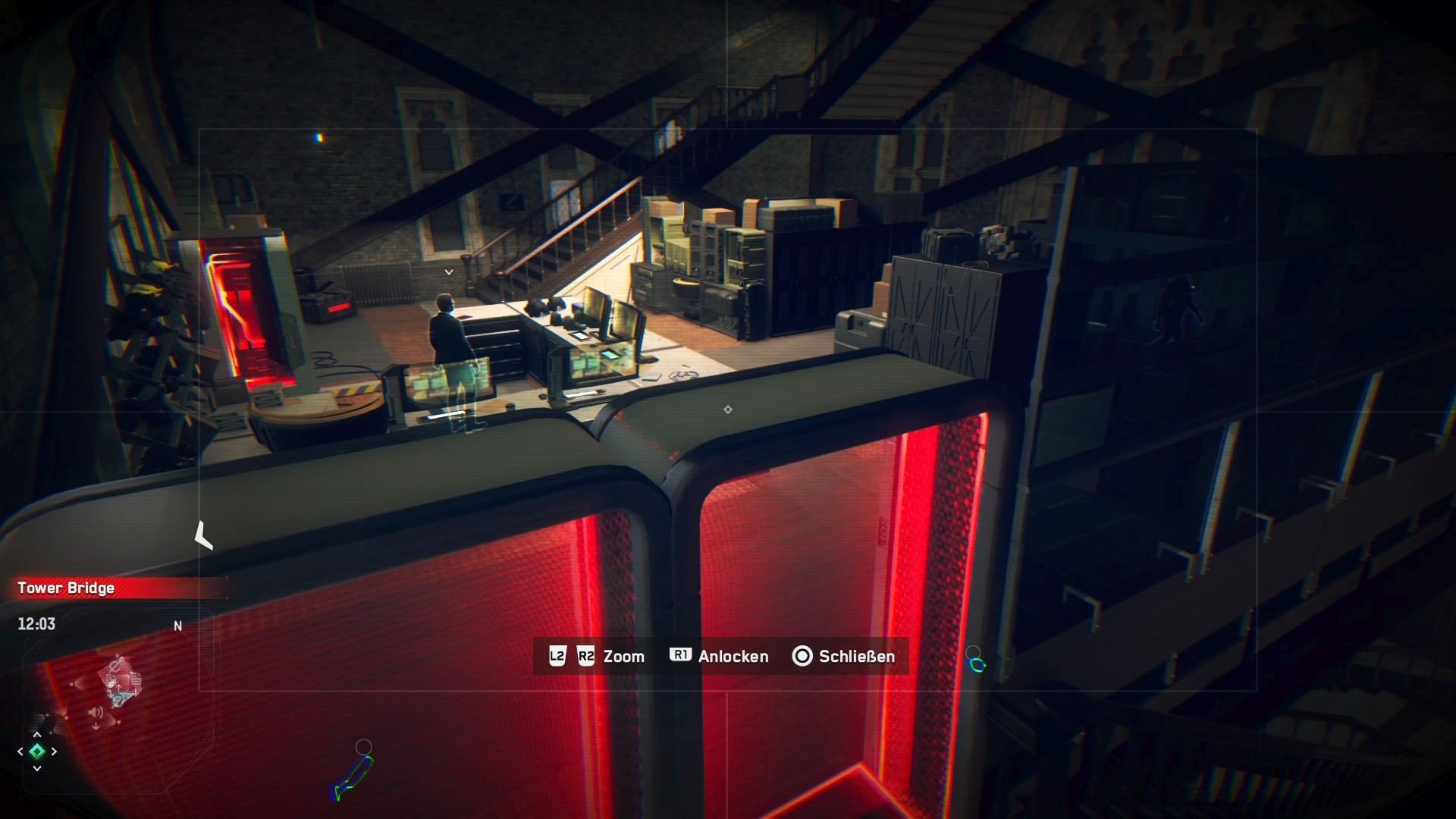Expand the minimap using the up chevron arrow
Image resolution: width=1456 pixels, height=819 pixels.
click(x=36, y=734)
